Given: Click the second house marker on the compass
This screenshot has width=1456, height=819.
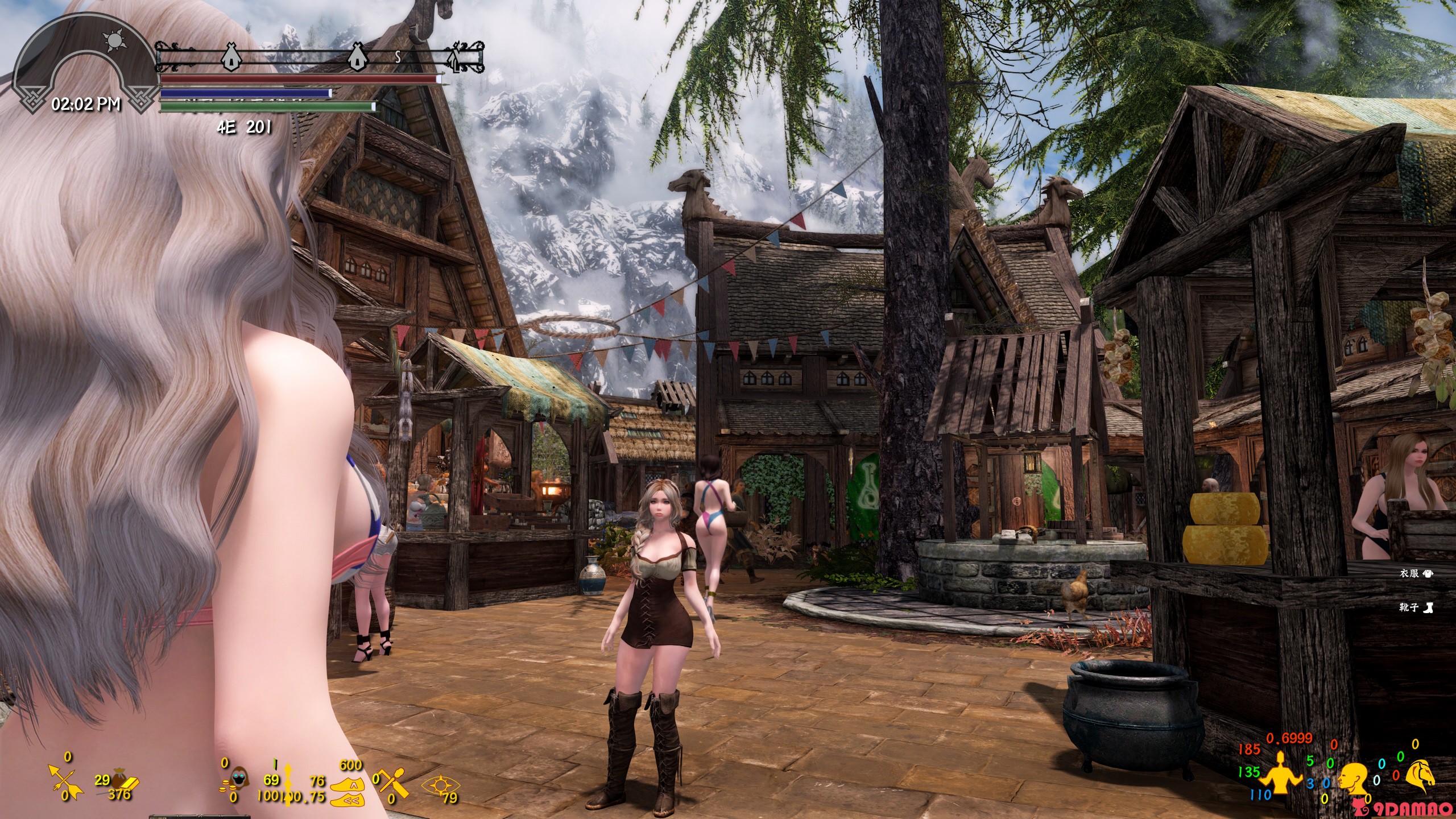Looking at the screenshot, I should click(x=356, y=56).
